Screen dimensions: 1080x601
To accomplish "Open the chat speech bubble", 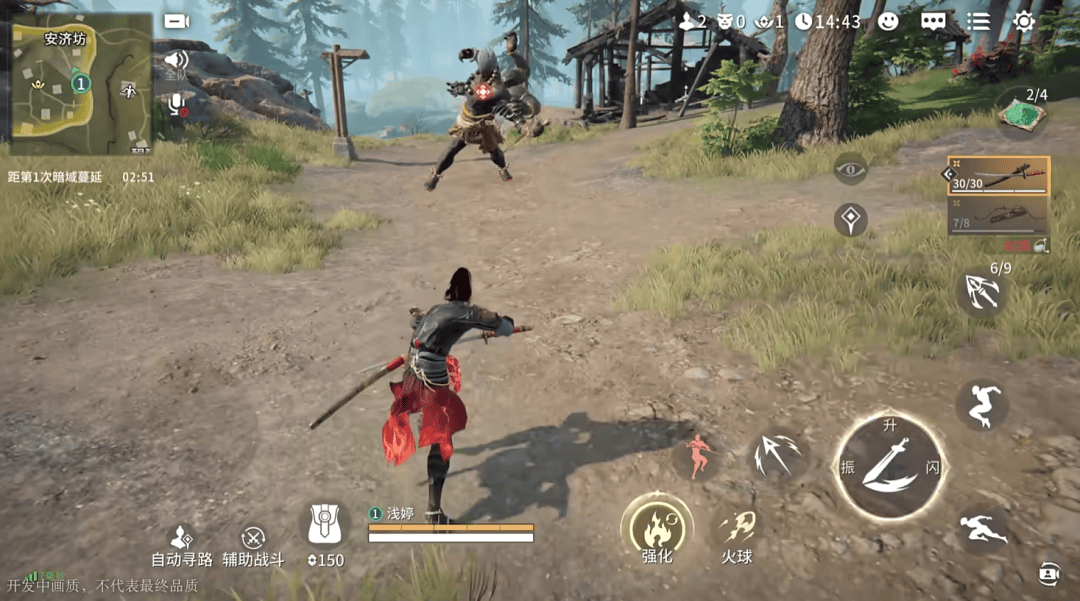I will [x=933, y=21].
